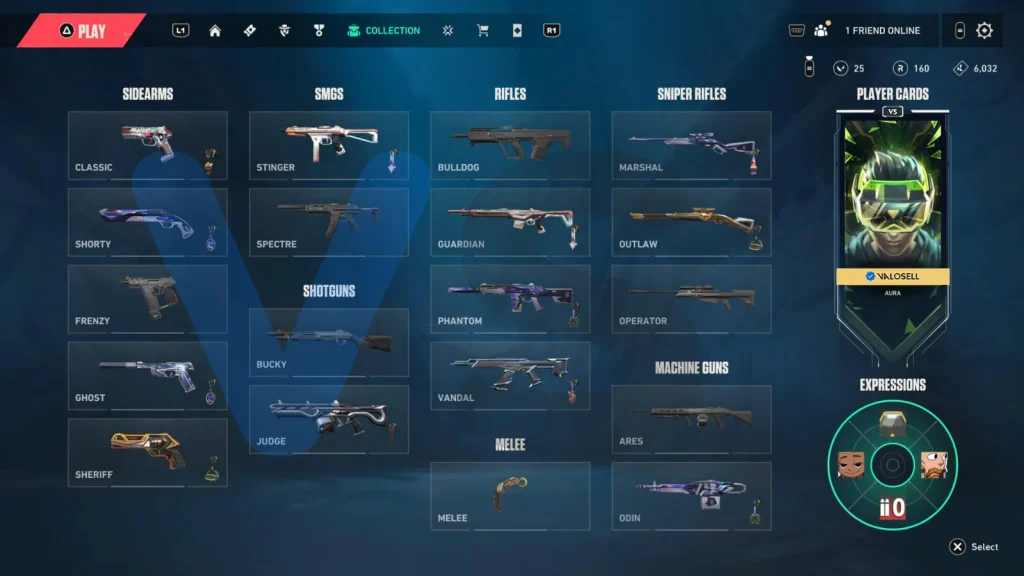
Task: Pick the Spectre weapon slot
Action: [329, 222]
